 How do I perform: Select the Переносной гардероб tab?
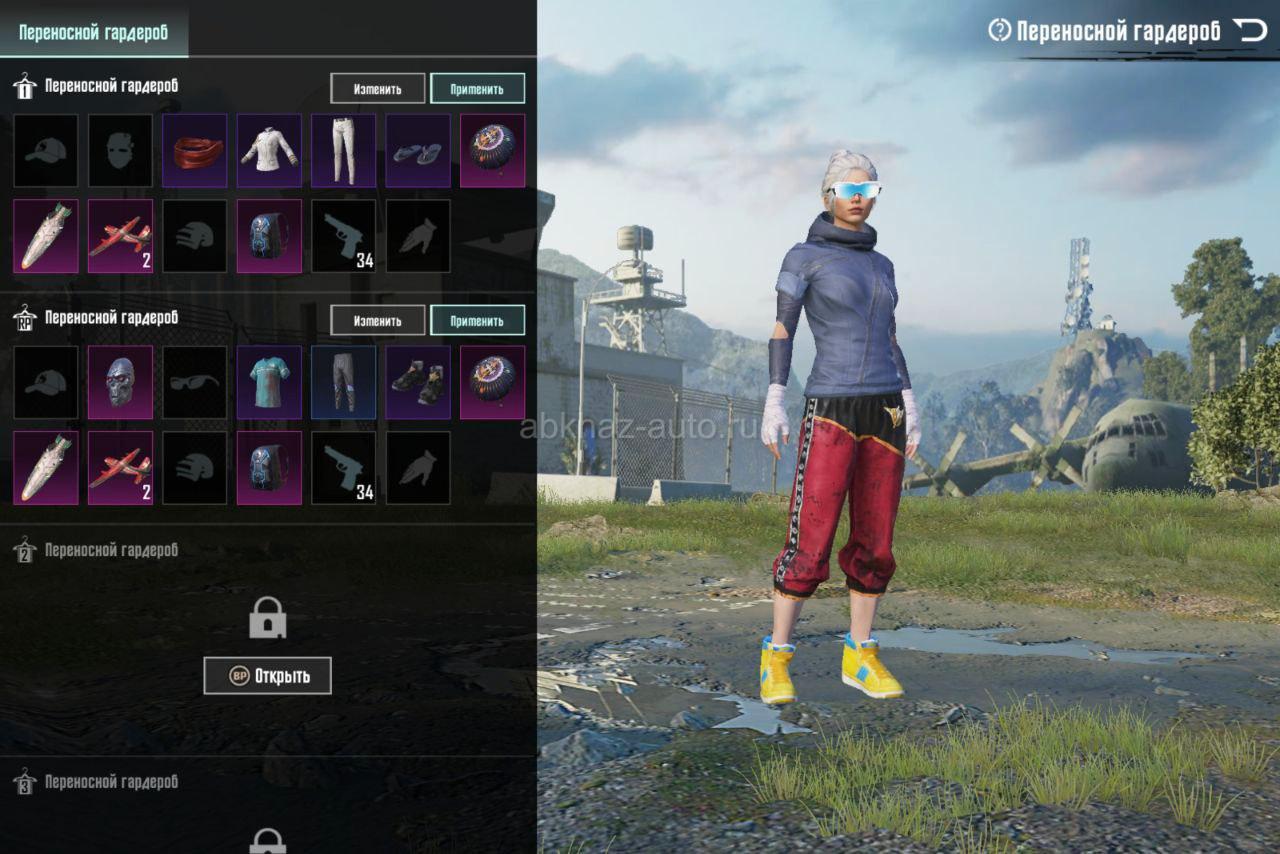click(93, 32)
